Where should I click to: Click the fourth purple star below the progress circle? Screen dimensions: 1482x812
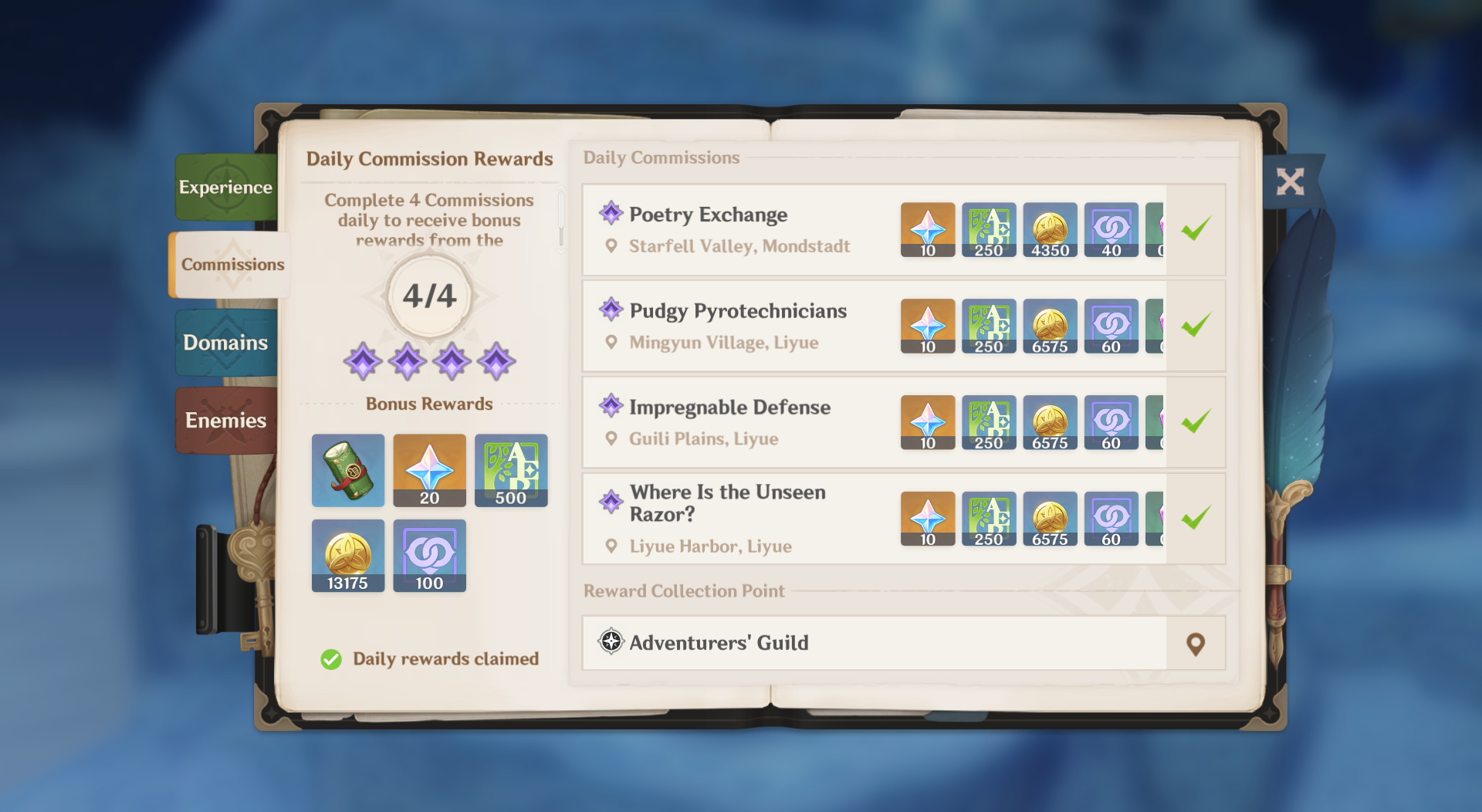496,360
